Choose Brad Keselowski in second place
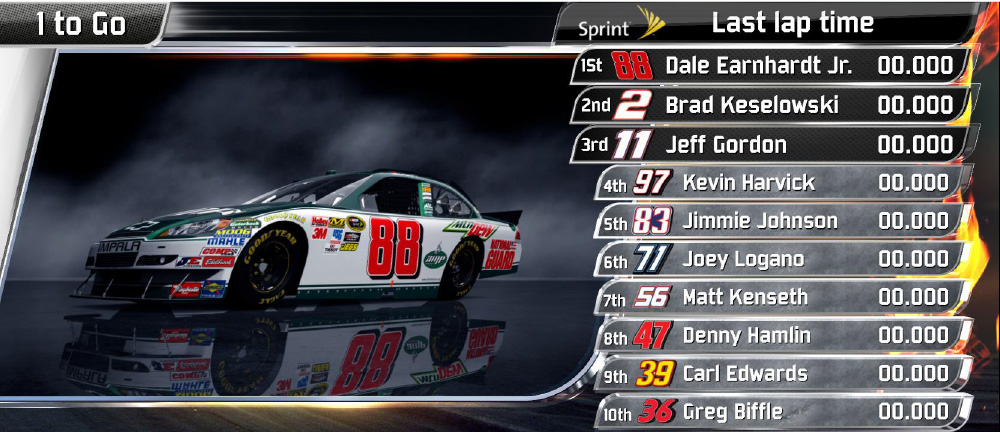This screenshot has height=432, width=1000. [x=770, y=105]
